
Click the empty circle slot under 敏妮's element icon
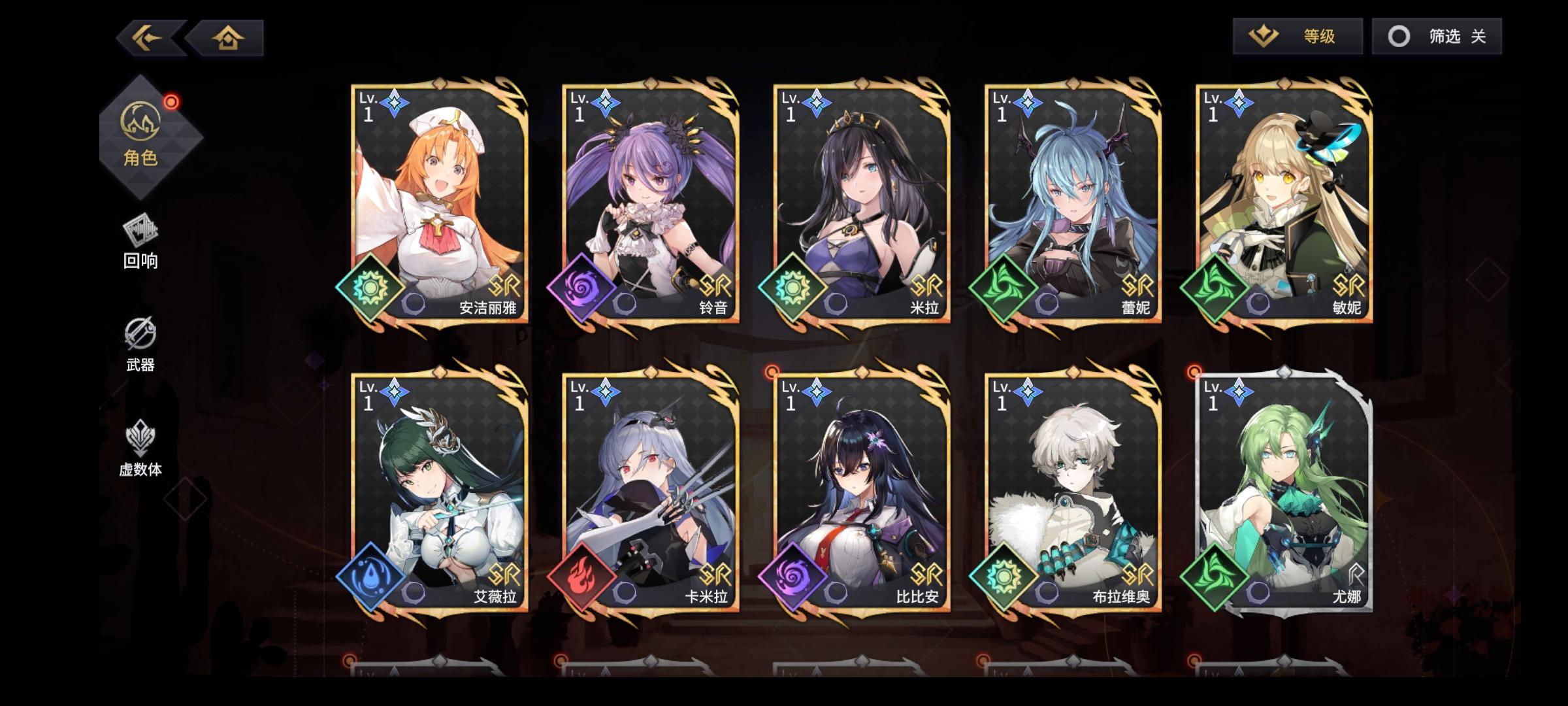(1258, 304)
